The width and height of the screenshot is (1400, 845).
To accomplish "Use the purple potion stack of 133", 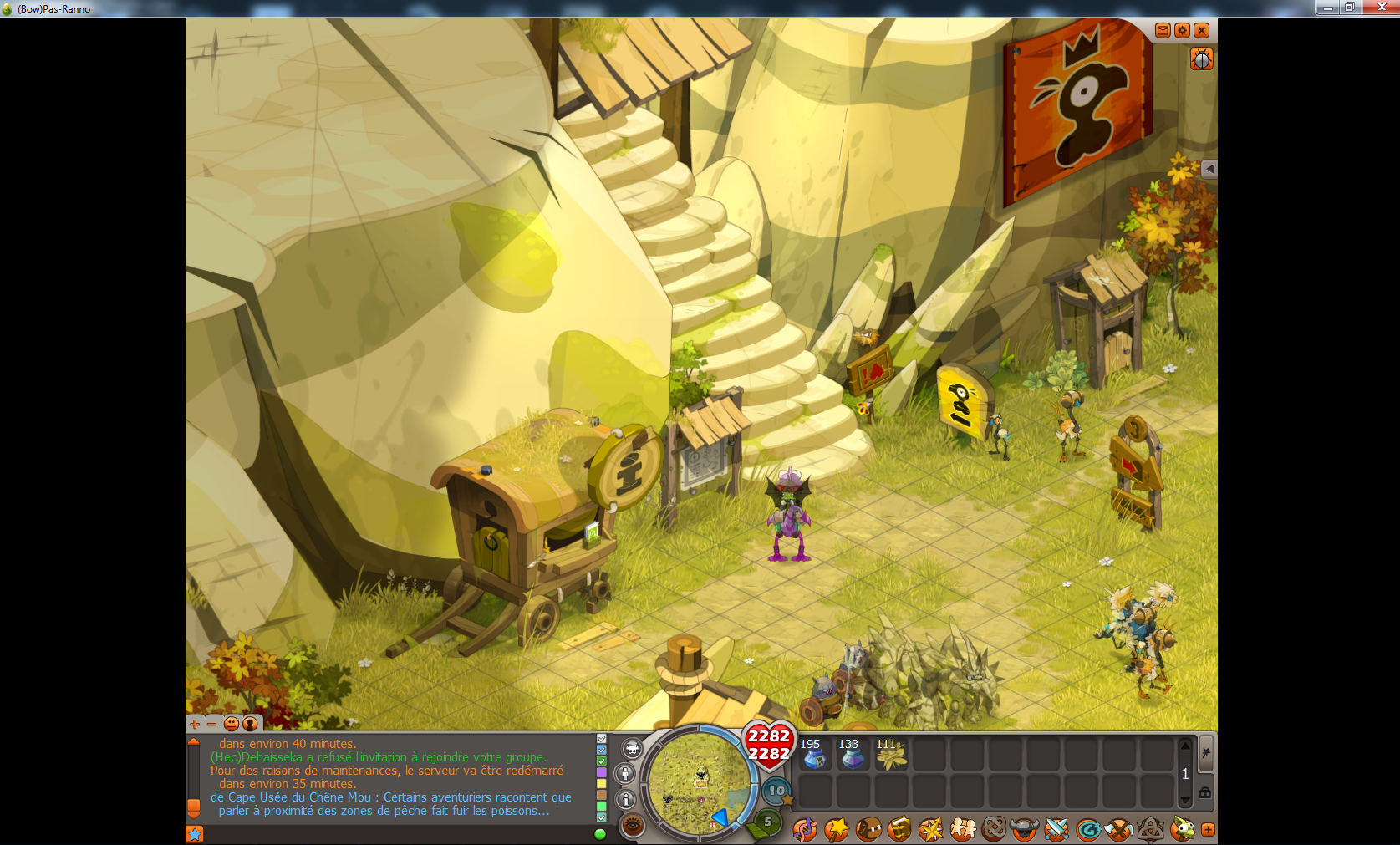I will point(851,755).
